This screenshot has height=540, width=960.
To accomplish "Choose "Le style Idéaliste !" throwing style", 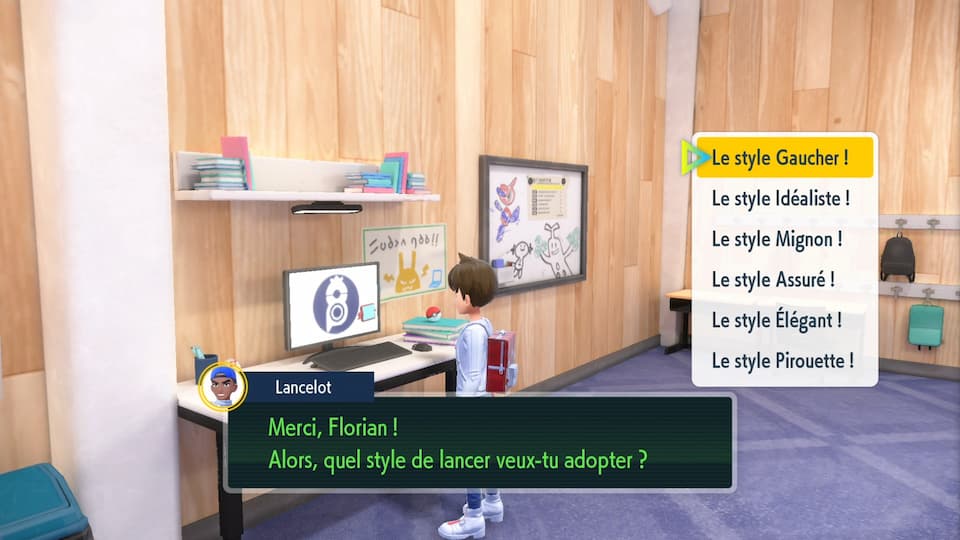I will pos(781,198).
